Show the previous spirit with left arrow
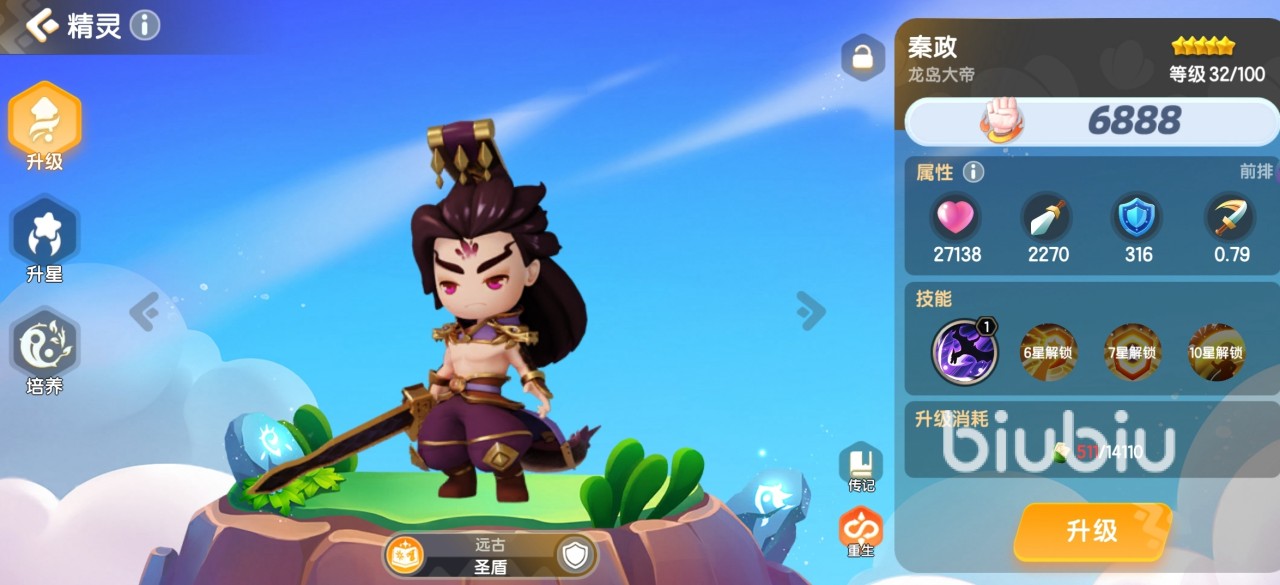 (144, 312)
